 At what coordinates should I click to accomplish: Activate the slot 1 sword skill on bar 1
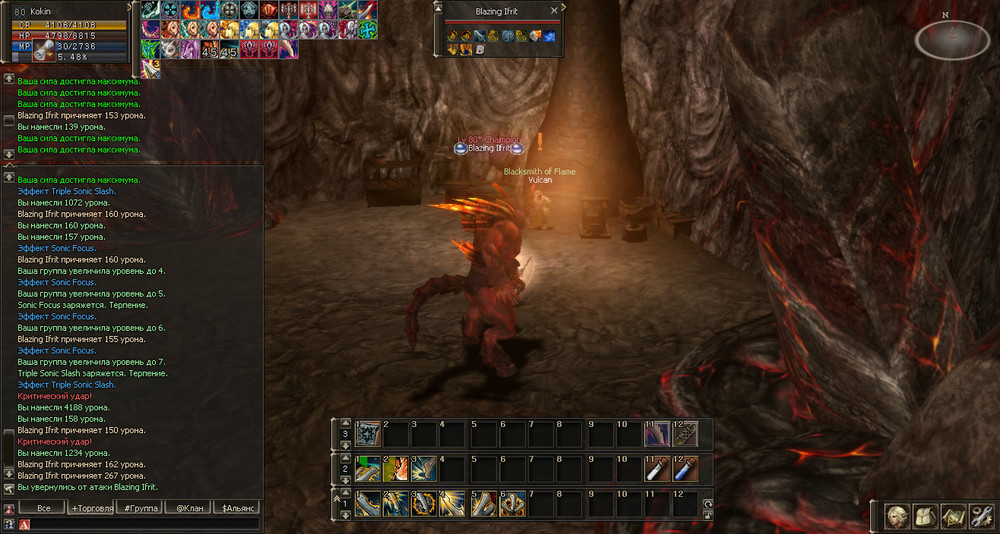[x=368, y=502]
